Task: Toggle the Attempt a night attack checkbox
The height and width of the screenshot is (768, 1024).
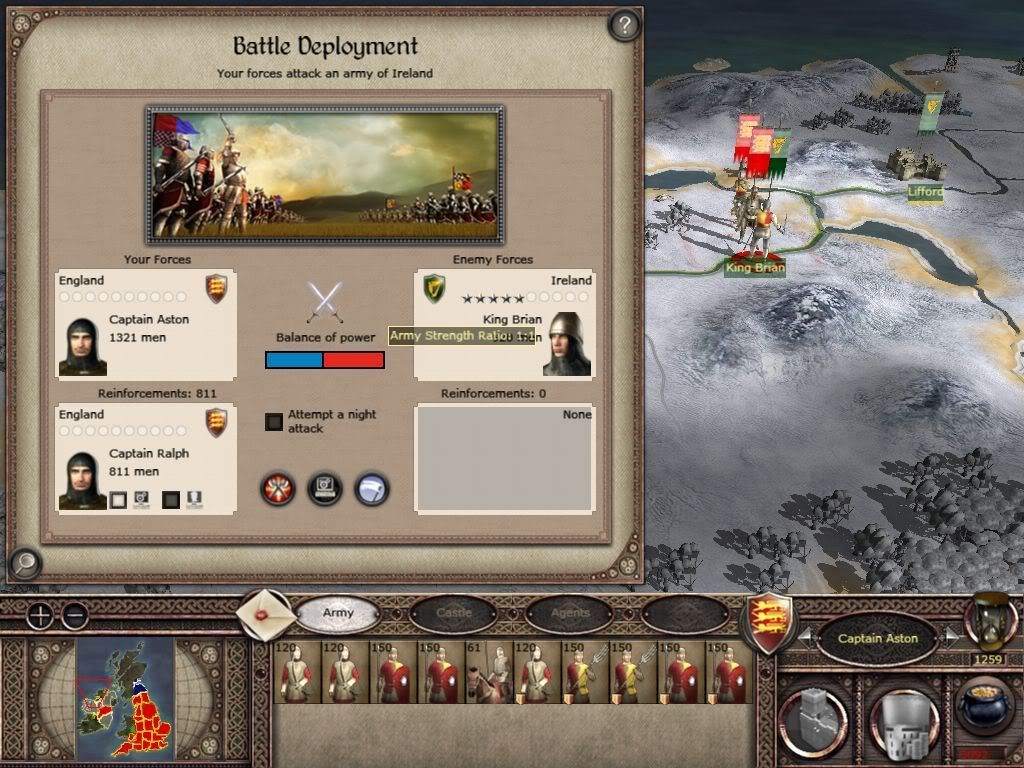Action: [x=274, y=422]
